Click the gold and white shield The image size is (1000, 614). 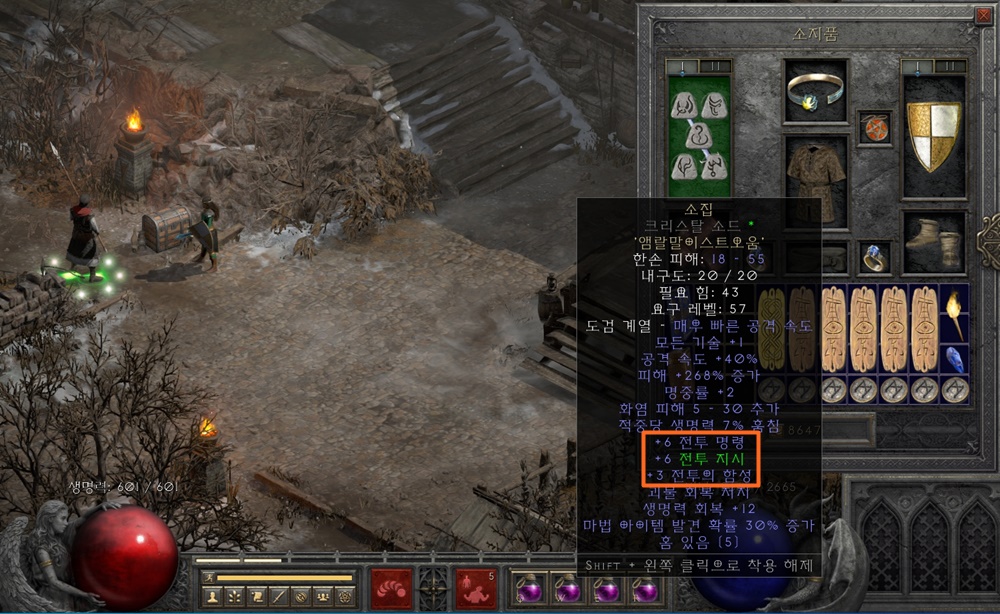coord(933,135)
